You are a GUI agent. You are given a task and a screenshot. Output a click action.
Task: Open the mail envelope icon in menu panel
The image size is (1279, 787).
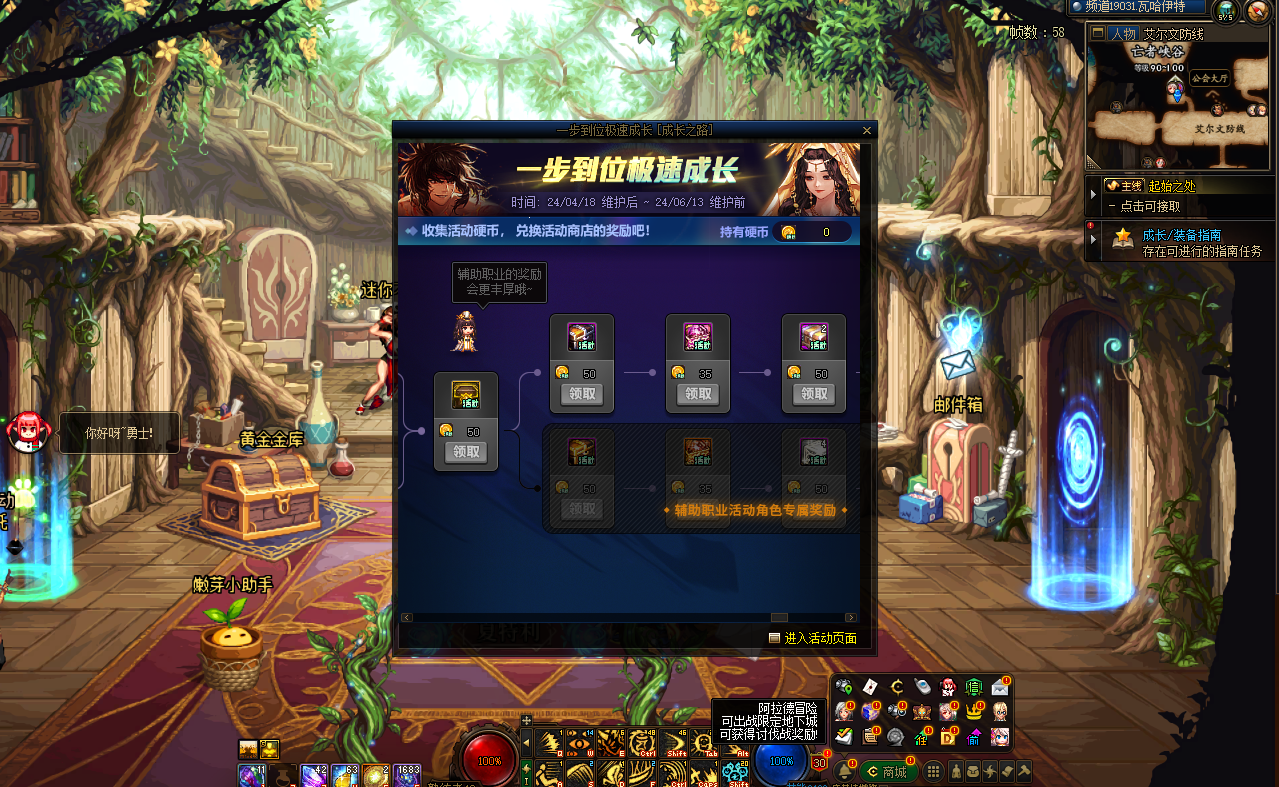point(999,688)
